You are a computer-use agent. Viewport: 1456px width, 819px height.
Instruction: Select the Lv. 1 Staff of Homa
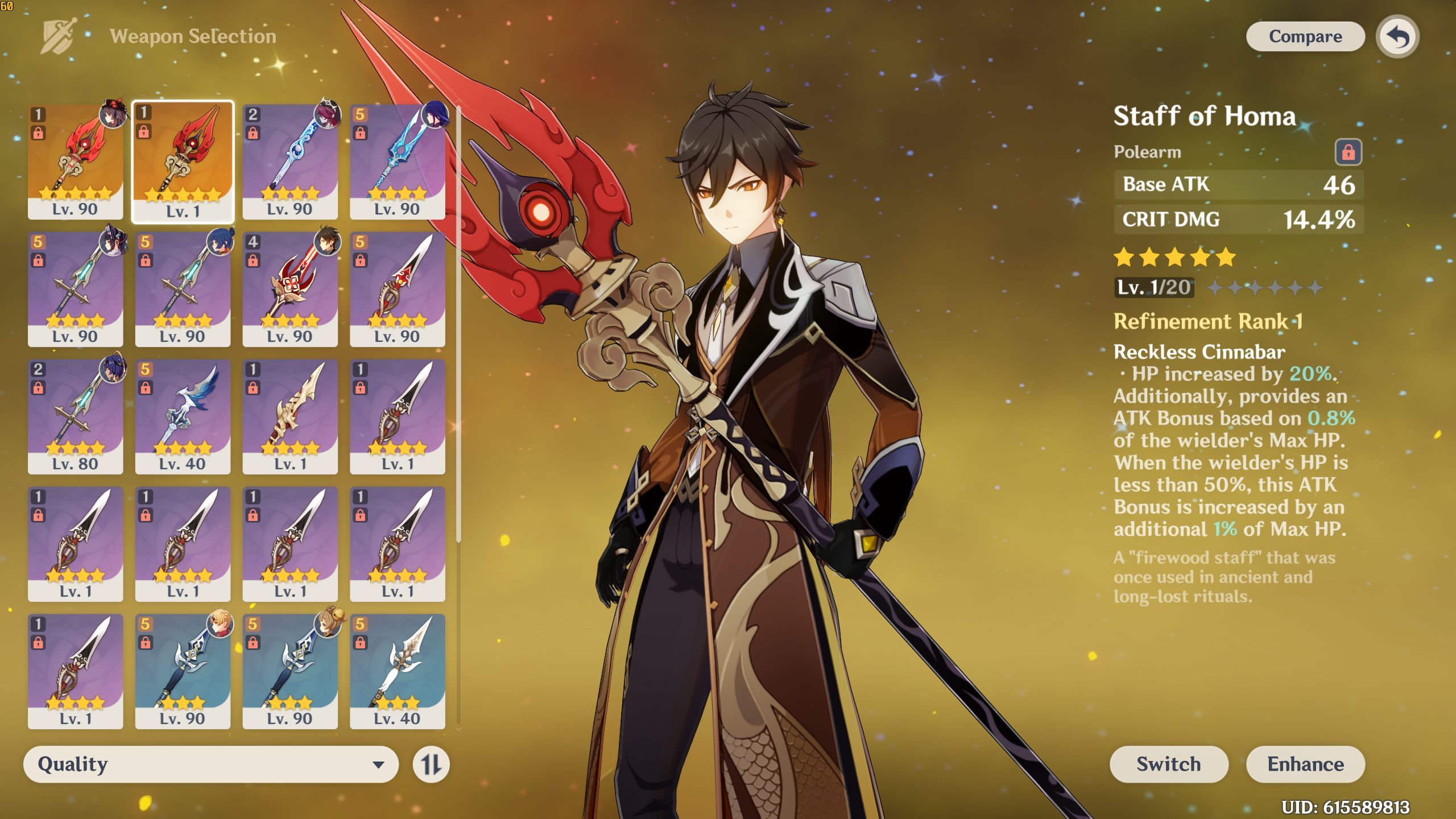coord(183,161)
